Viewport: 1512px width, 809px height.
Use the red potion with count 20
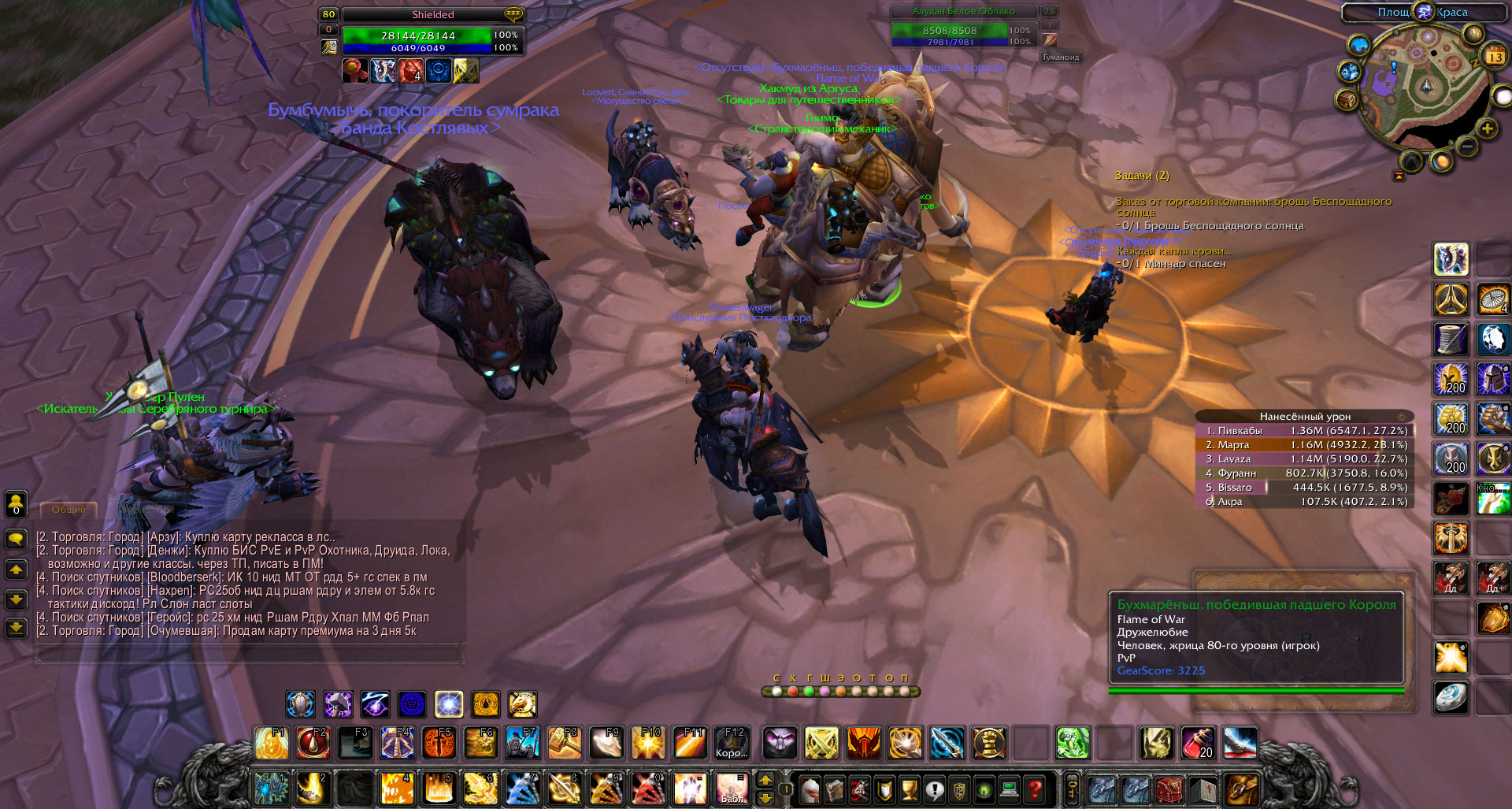[1198, 743]
